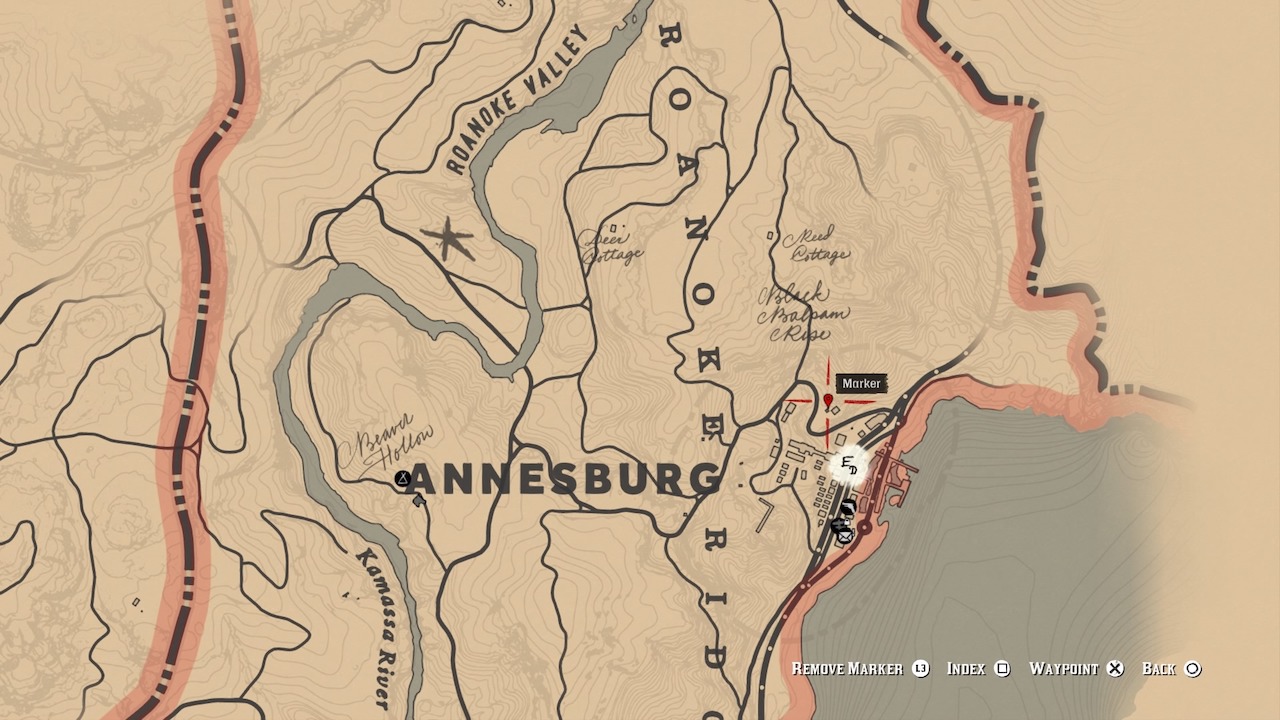Select the gunsmith pistol icon in Annesburg
The width and height of the screenshot is (1280, 720).
pyautogui.click(x=848, y=506)
